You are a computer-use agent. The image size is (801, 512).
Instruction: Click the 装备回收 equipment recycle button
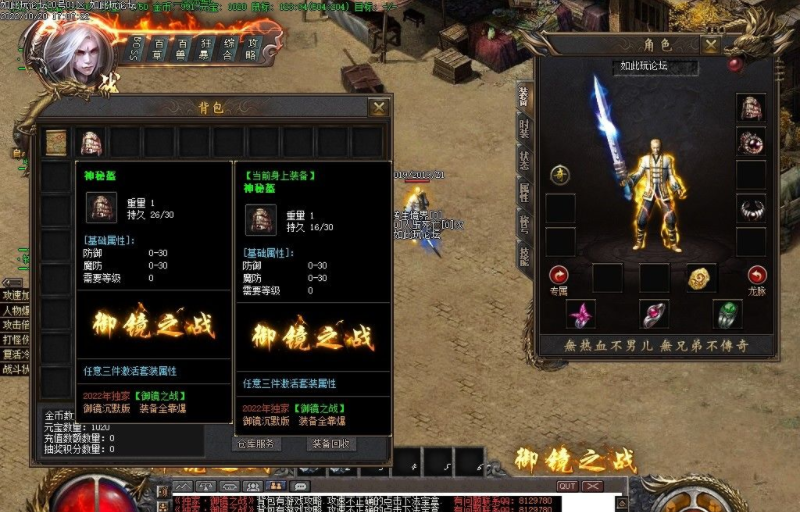(x=330, y=444)
